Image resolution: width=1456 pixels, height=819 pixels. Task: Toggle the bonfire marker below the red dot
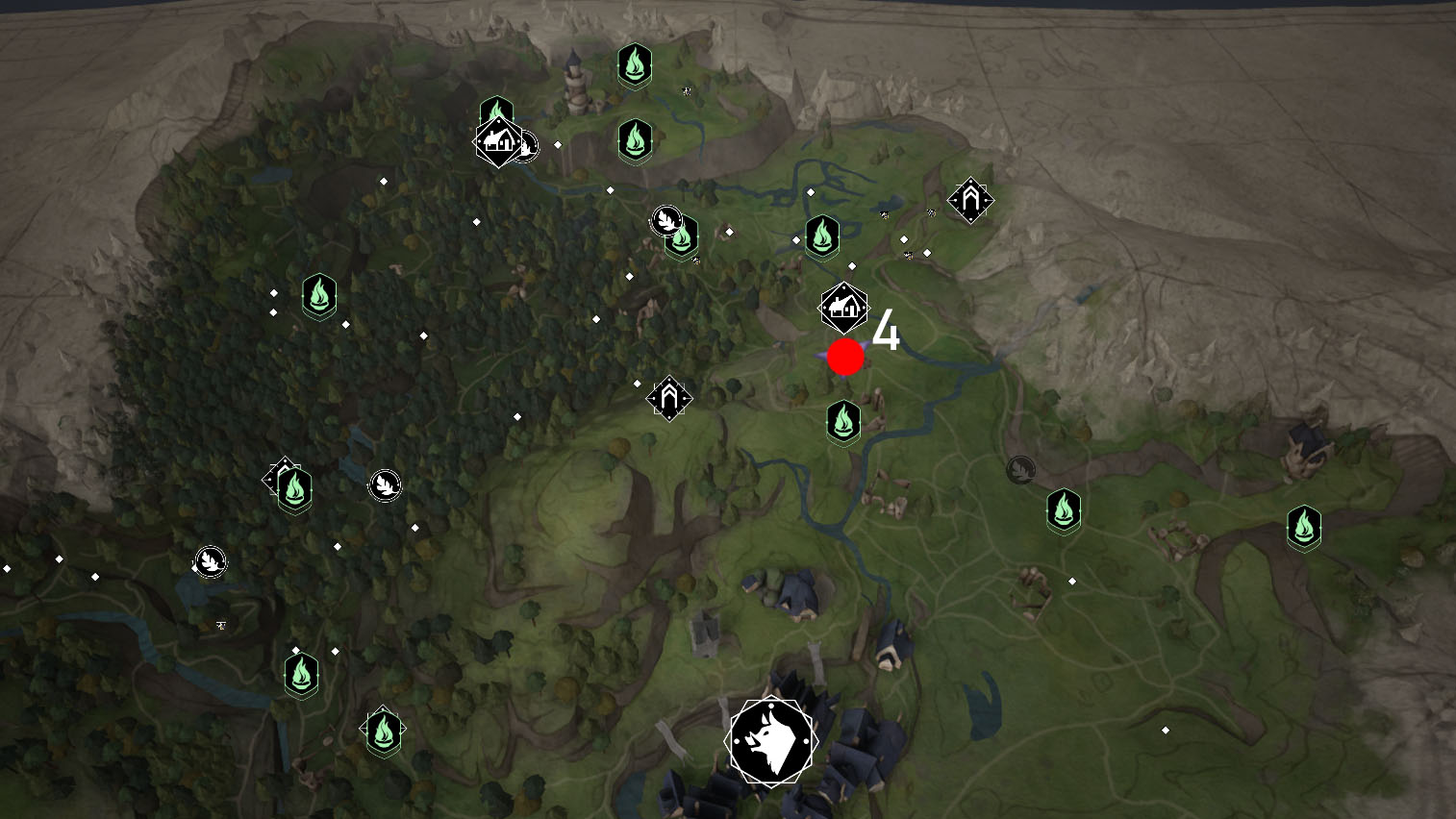pyautogui.click(x=842, y=420)
